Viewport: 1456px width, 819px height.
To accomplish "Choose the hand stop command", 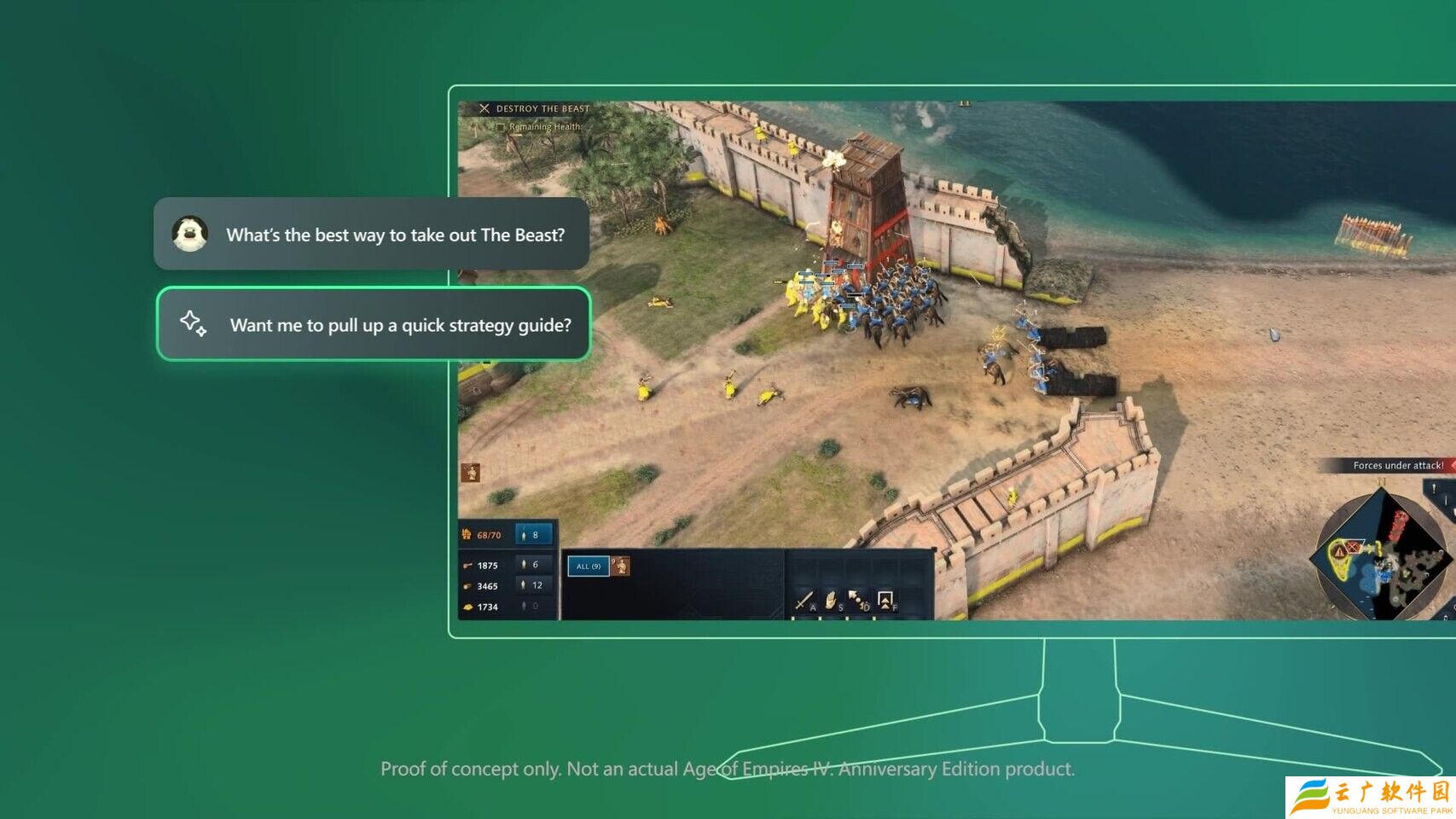I will [831, 601].
